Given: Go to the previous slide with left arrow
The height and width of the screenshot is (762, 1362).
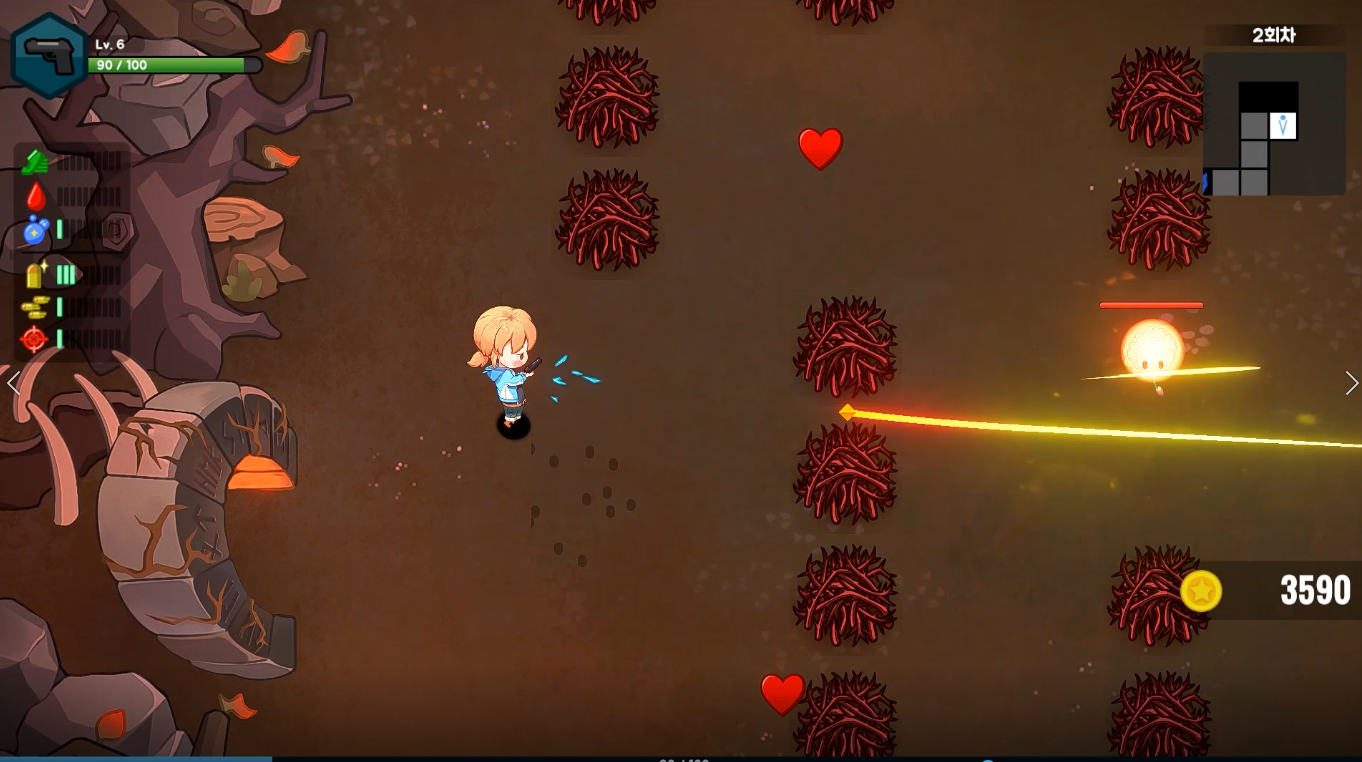Looking at the screenshot, I should coord(13,383).
